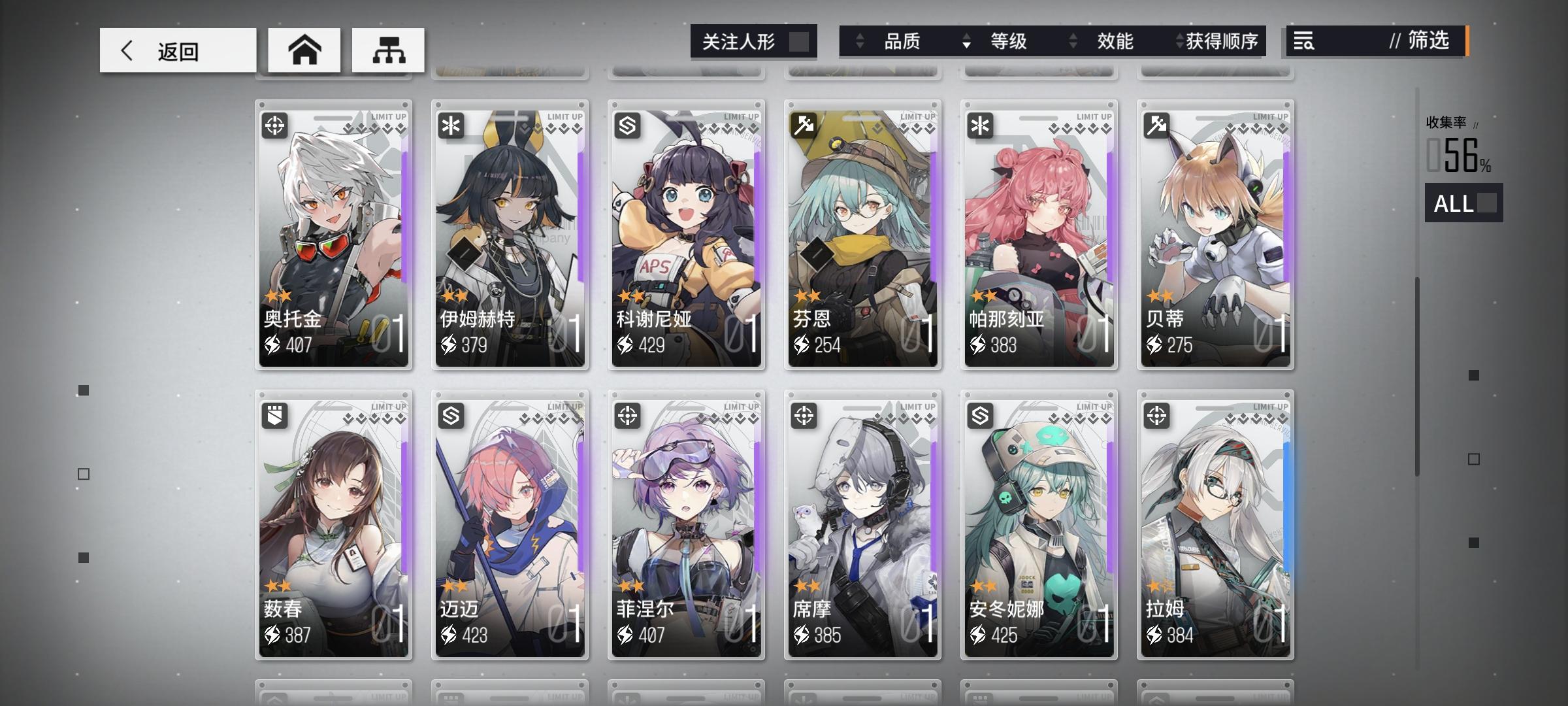This screenshot has height=706, width=1568.
Task: Click the hammer class icon on 芬恩's card
Action: click(804, 124)
